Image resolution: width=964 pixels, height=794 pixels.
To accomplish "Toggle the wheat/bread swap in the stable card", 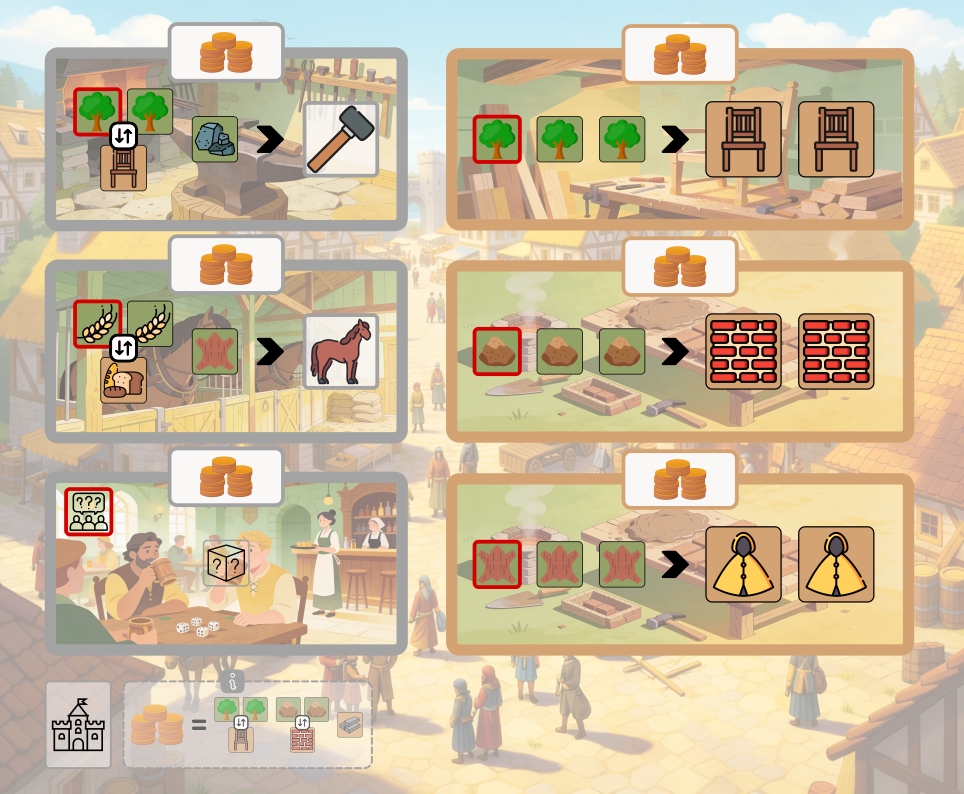I will (x=123, y=348).
